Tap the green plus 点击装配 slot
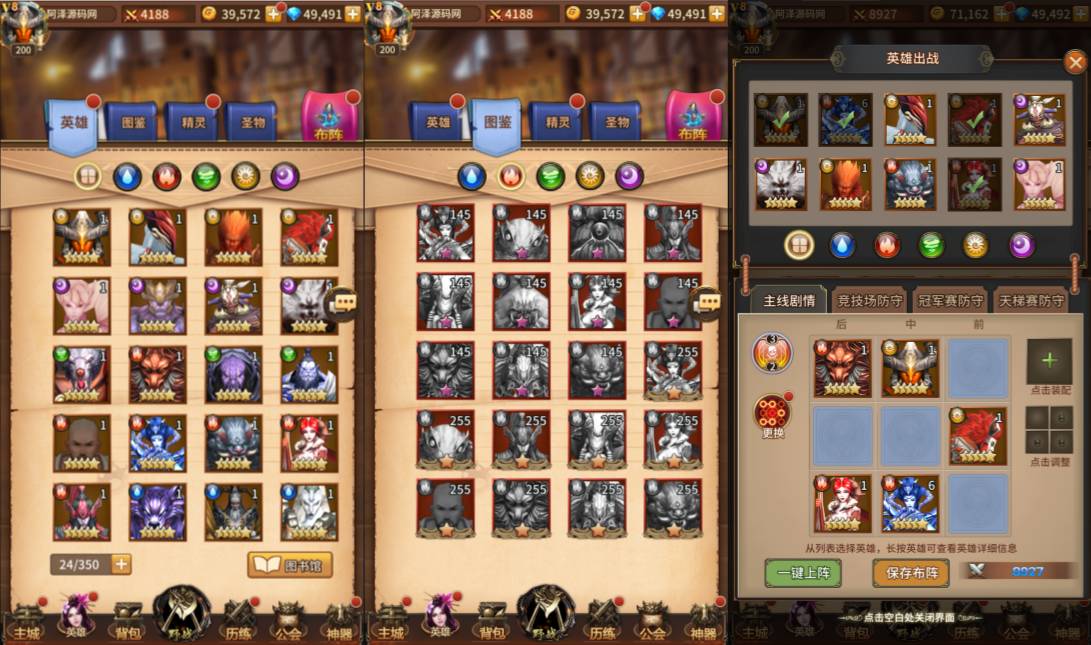Image resolution: width=1091 pixels, height=645 pixels. (1048, 361)
